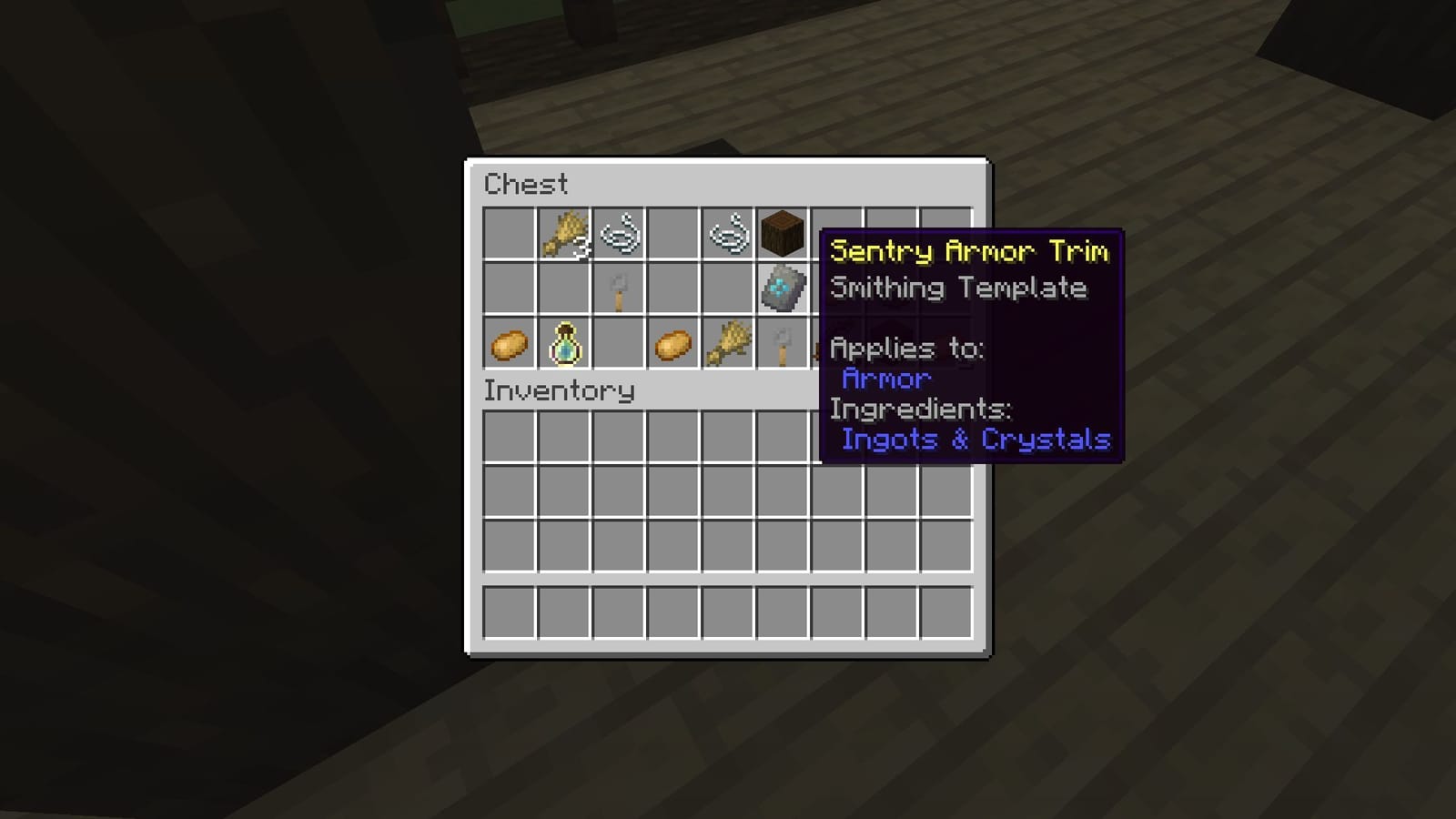Image resolution: width=1456 pixels, height=819 pixels.
Task: Click the Armor applies-to label
Action: 886,379
